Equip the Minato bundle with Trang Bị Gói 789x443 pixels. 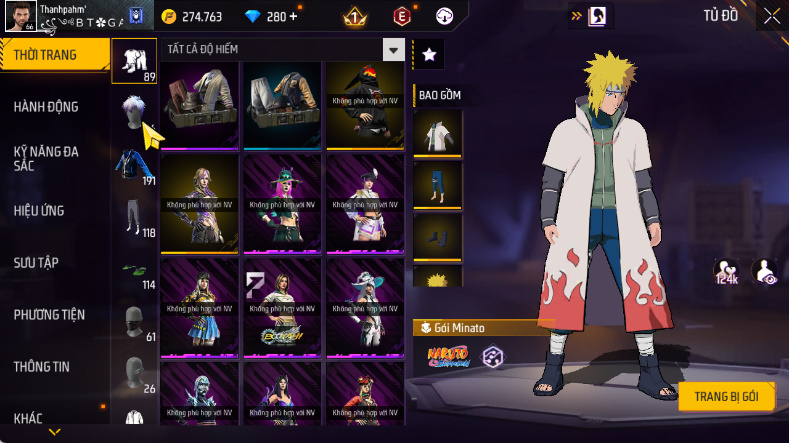pyautogui.click(x=727, y=396)
